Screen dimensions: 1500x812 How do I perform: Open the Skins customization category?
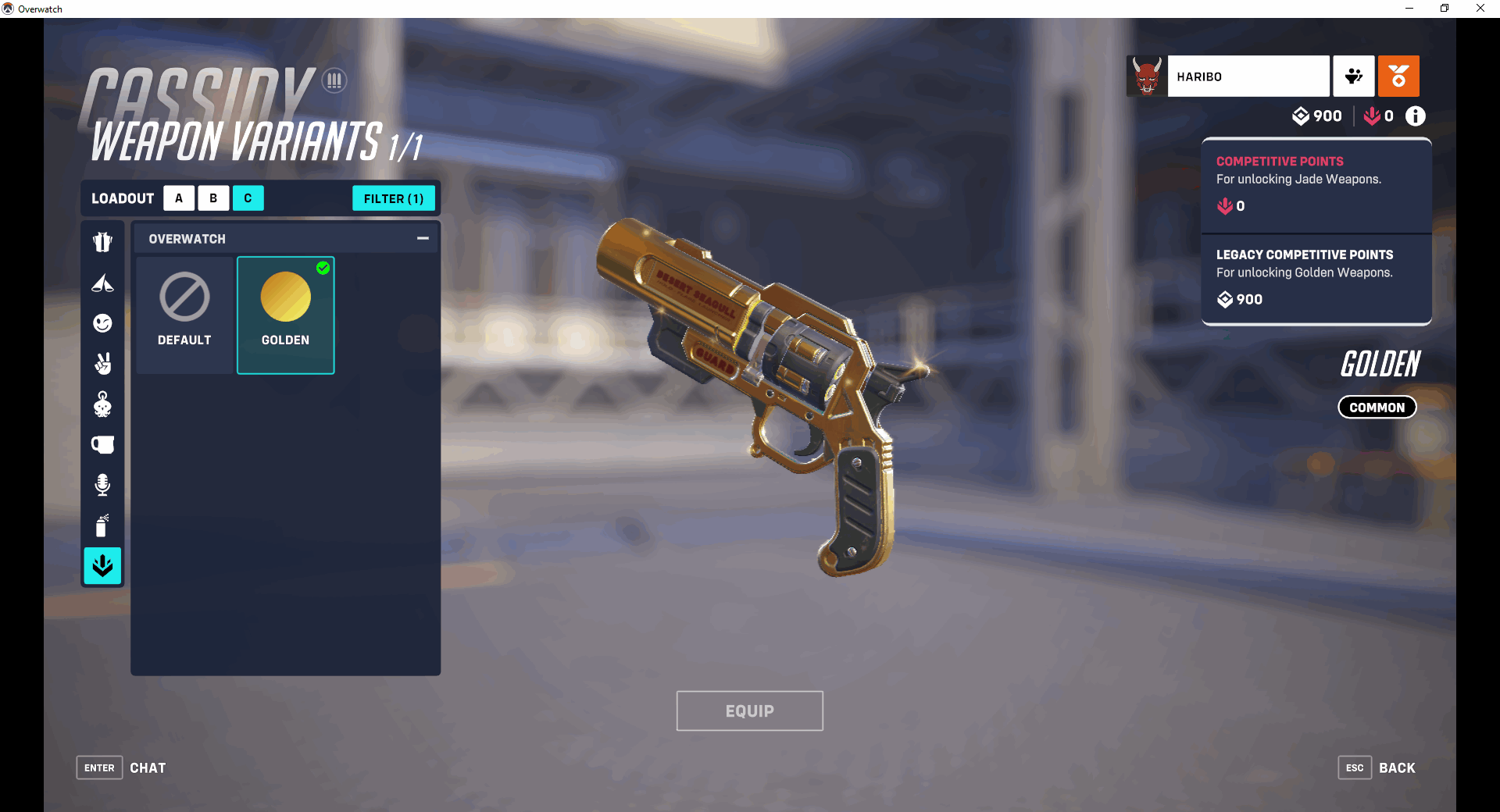pos(102,241)
